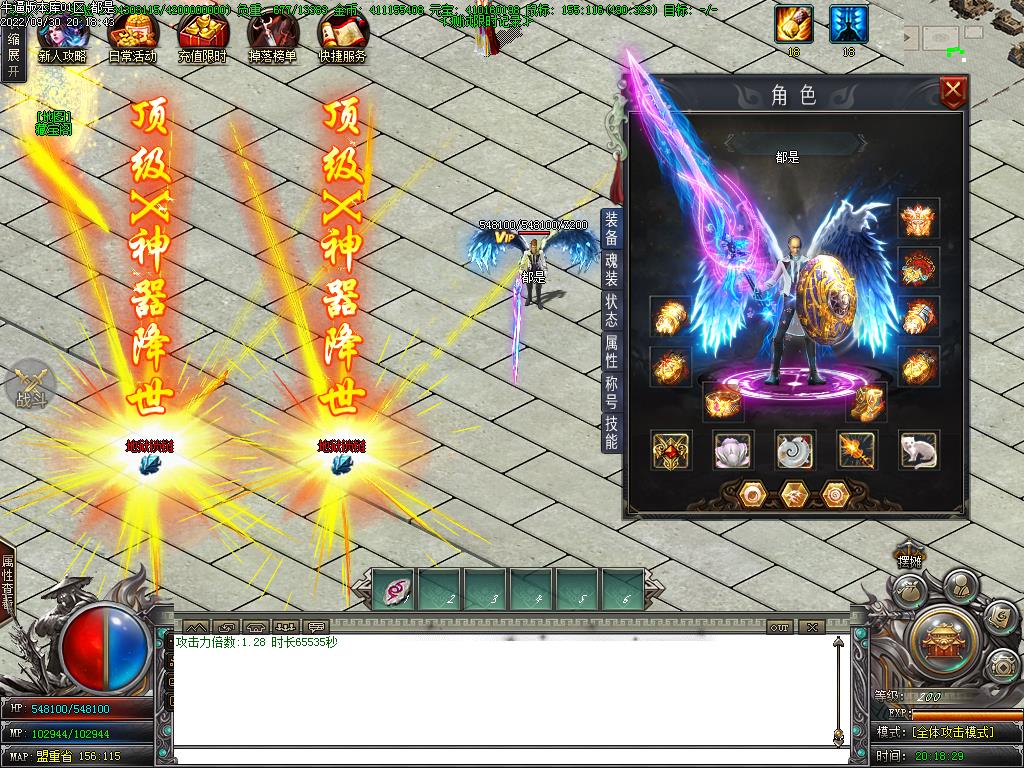Screen dimensions: 1024x768
Task: Switch to the 魂装 soul gear tab
Action: point(611,270)
